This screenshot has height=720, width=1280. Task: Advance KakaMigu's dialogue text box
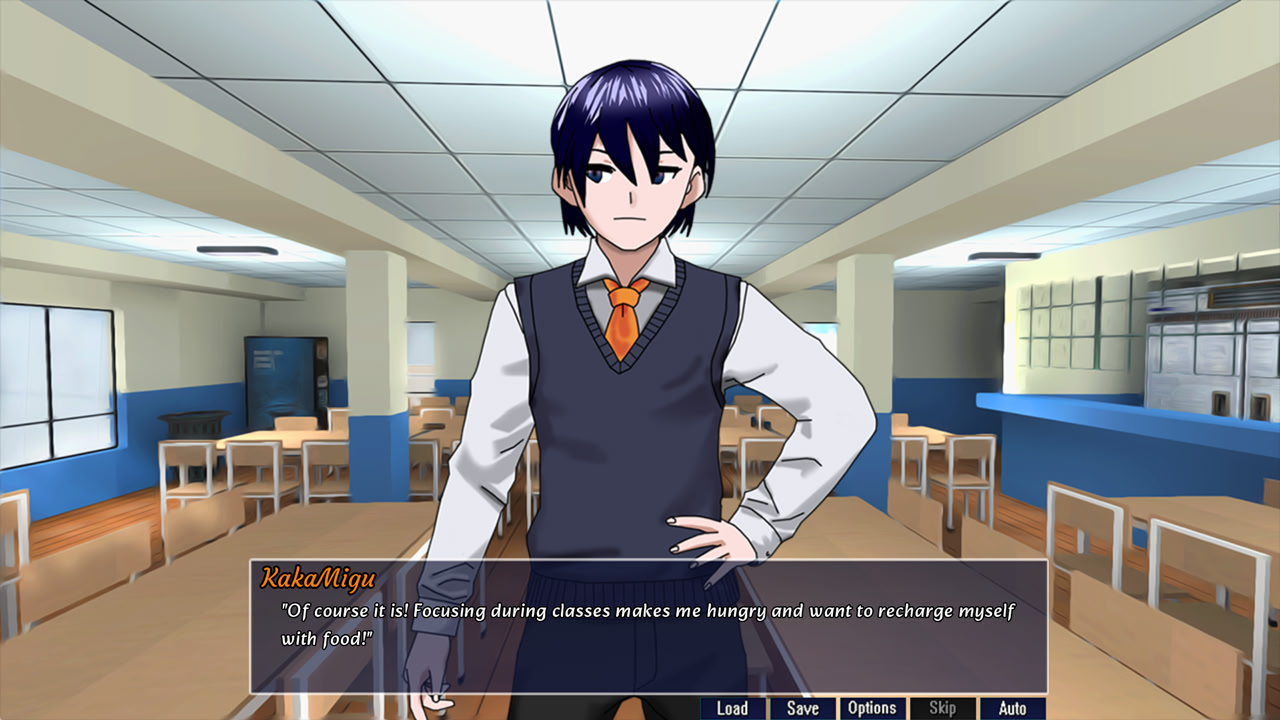(648, 626)
